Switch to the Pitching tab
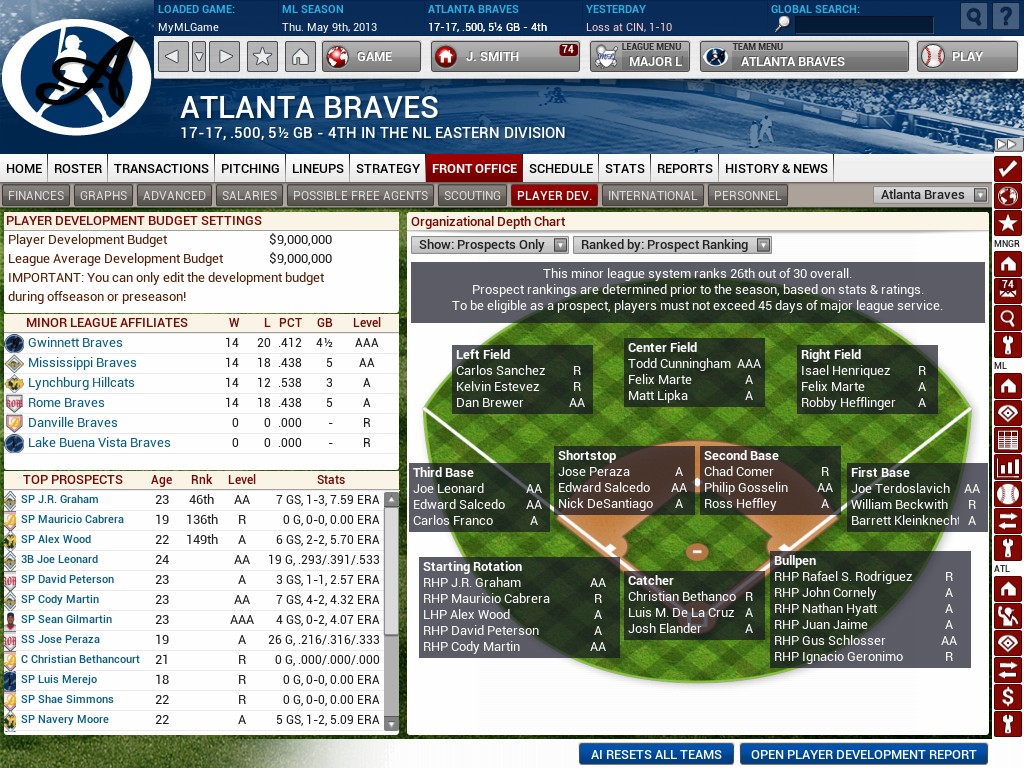This screenshot has width=1024, height=768. coord(250,168)
